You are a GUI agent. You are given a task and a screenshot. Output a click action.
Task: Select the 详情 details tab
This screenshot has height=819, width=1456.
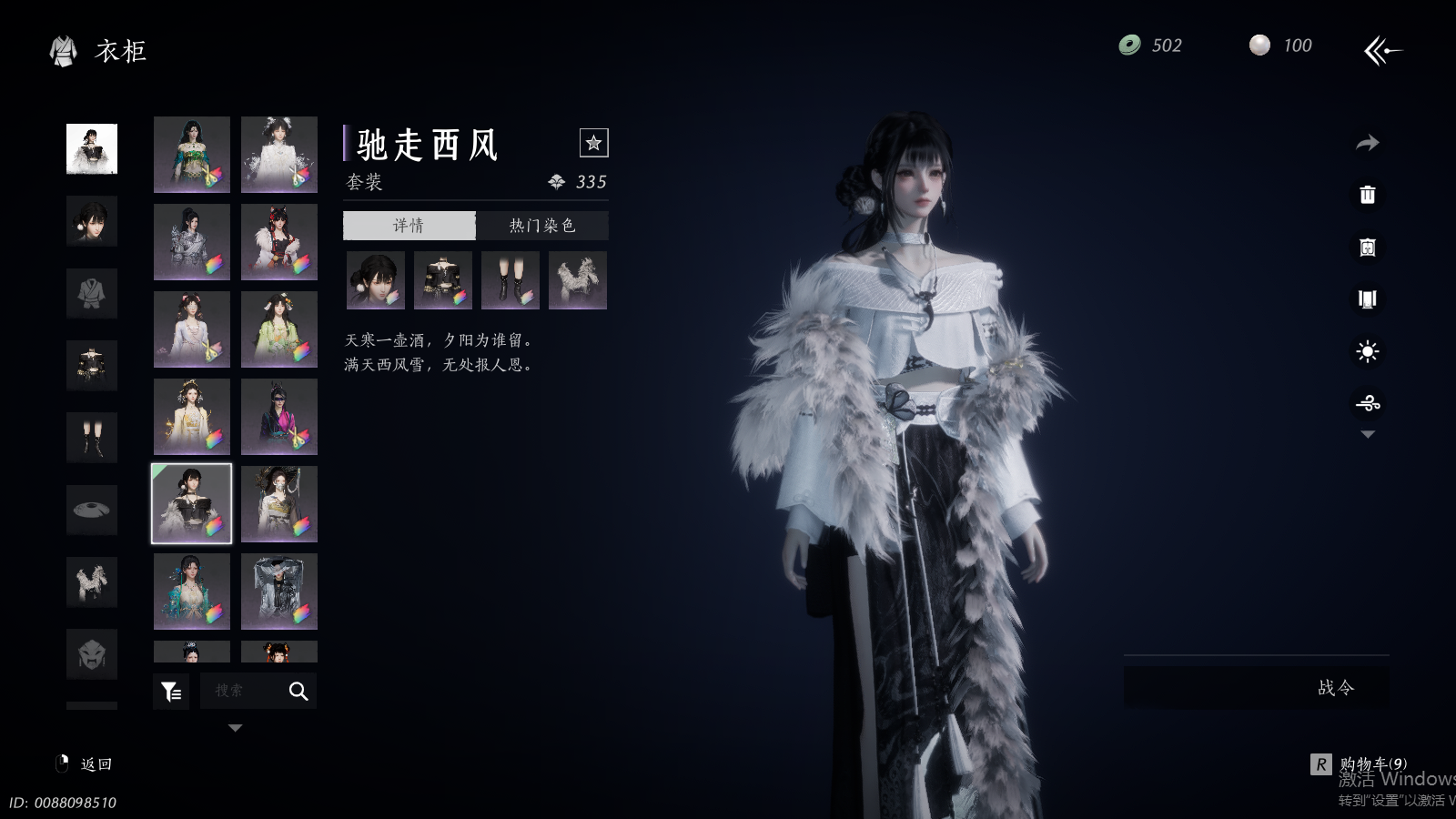coord(409,226)
